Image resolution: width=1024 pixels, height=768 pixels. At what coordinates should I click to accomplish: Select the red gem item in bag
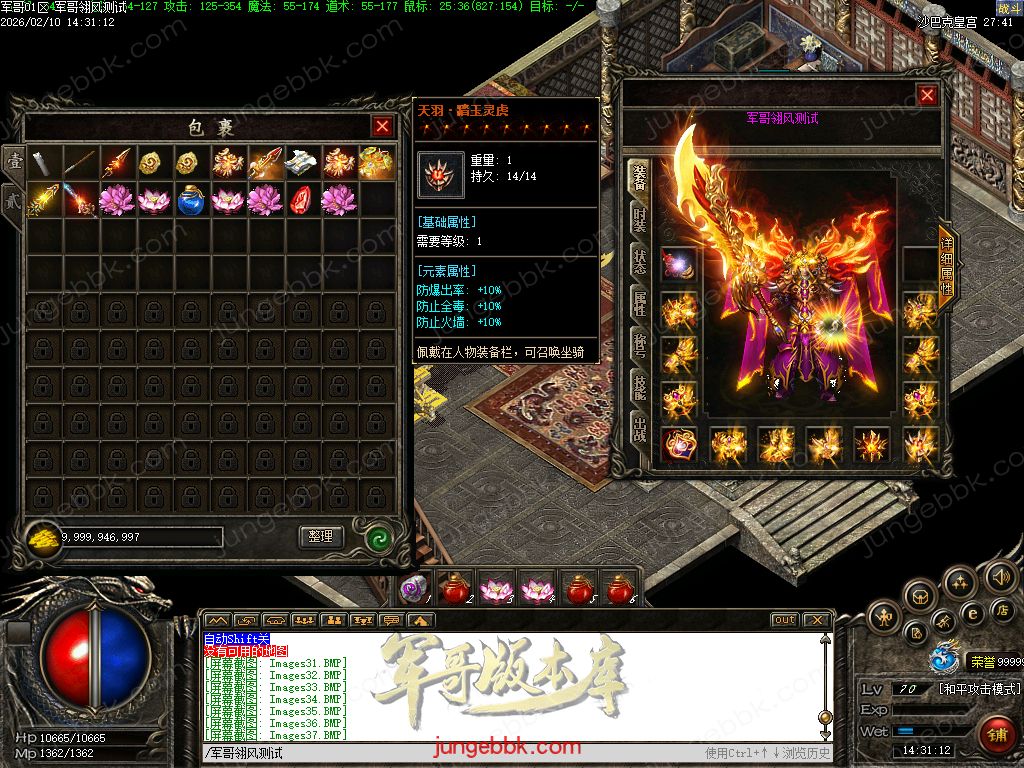(302, 200)
